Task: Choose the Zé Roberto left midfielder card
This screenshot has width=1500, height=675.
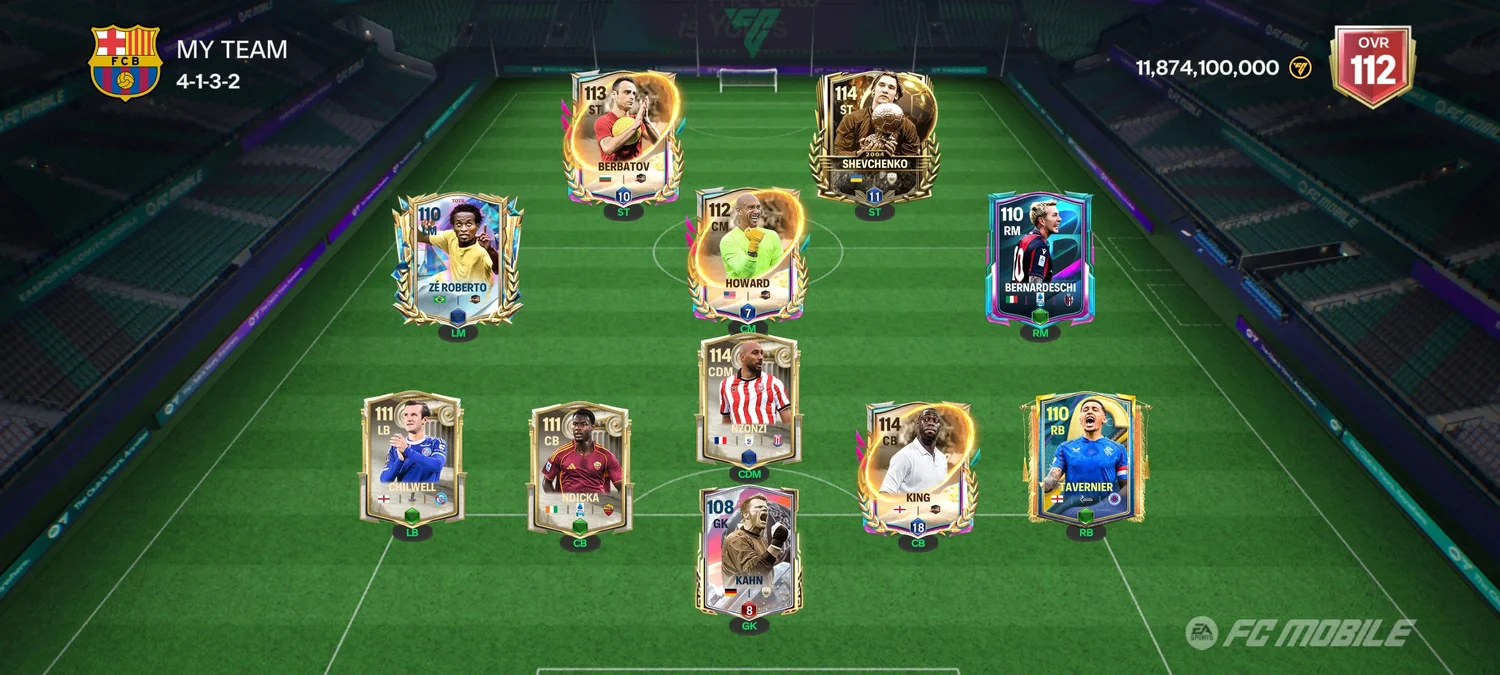Action: pos(458,260)
